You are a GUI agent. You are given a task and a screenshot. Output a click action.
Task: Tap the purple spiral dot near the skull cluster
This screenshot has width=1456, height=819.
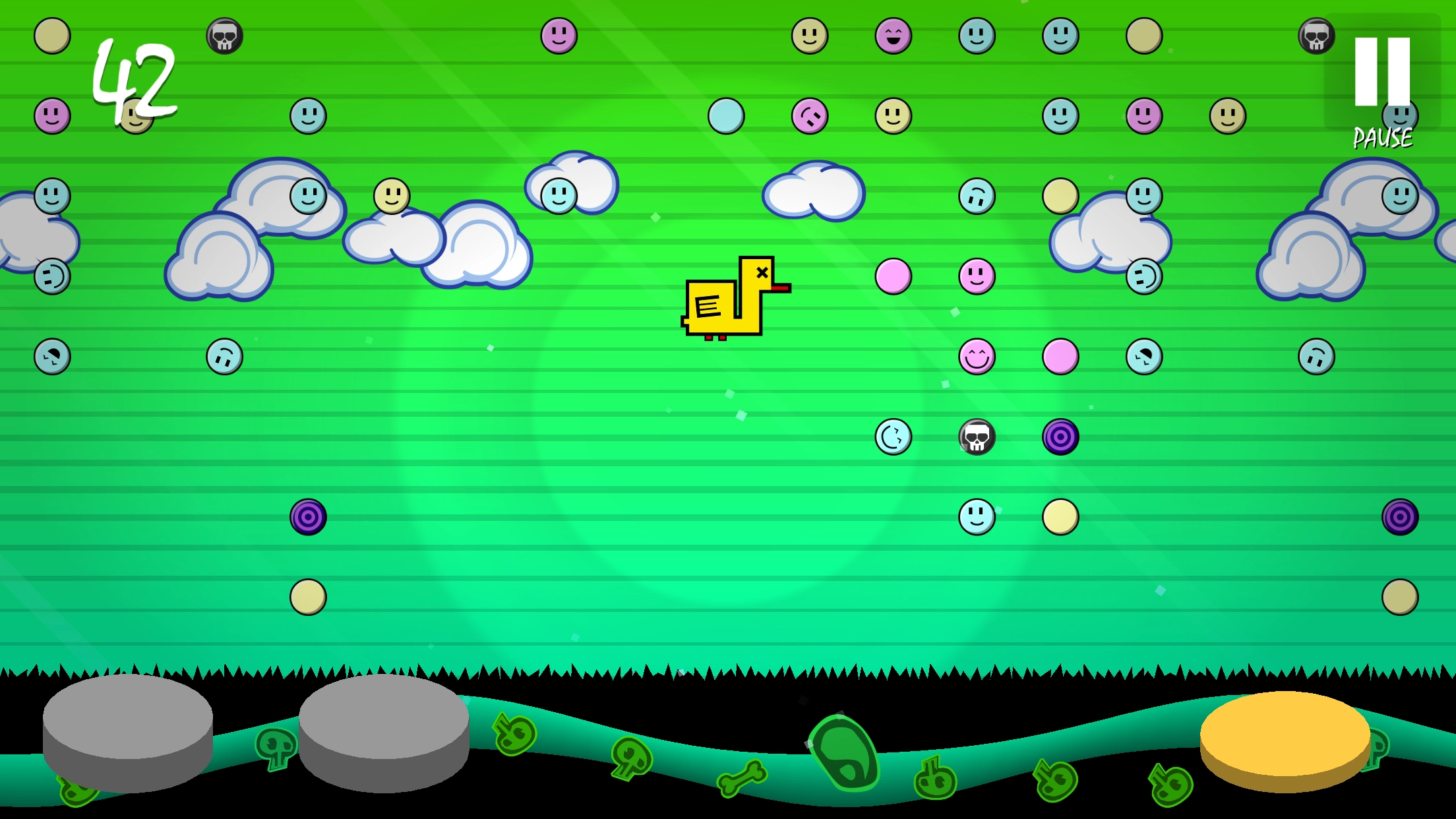(x=1062, y=439)
